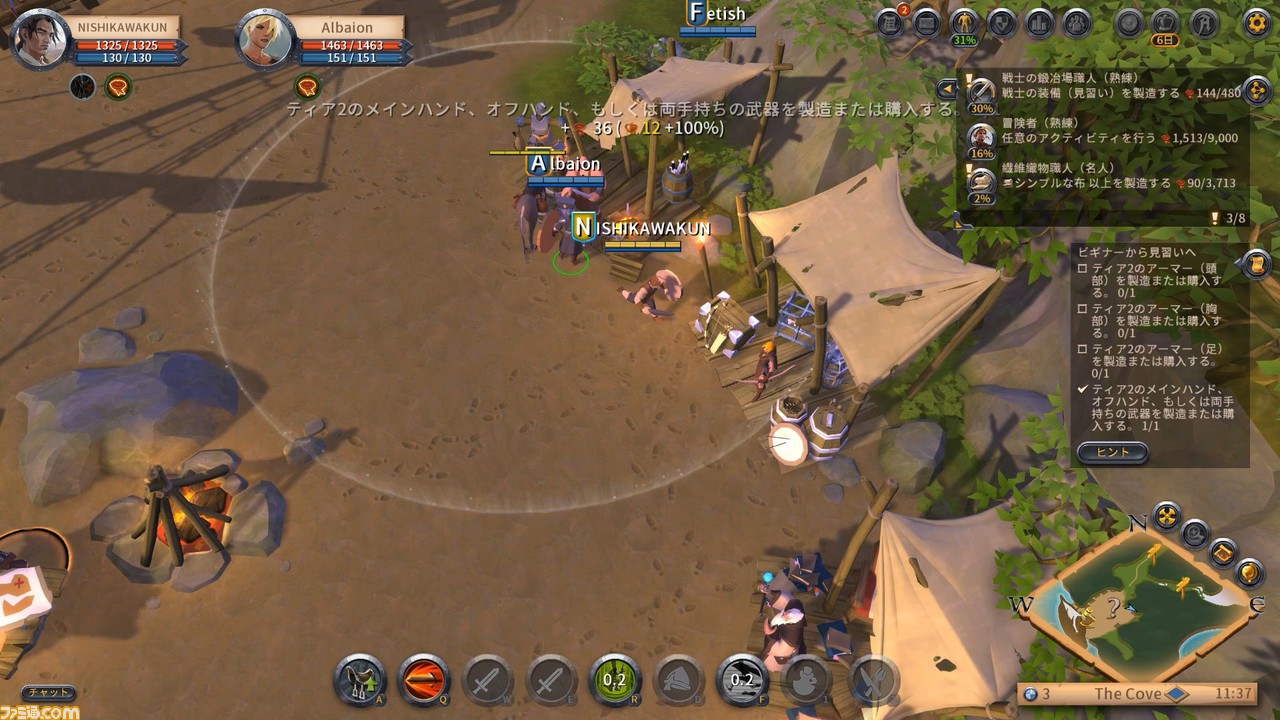Select the food fork-and-knife slot
Screen dimensions: 1280x720
[872, 682]
